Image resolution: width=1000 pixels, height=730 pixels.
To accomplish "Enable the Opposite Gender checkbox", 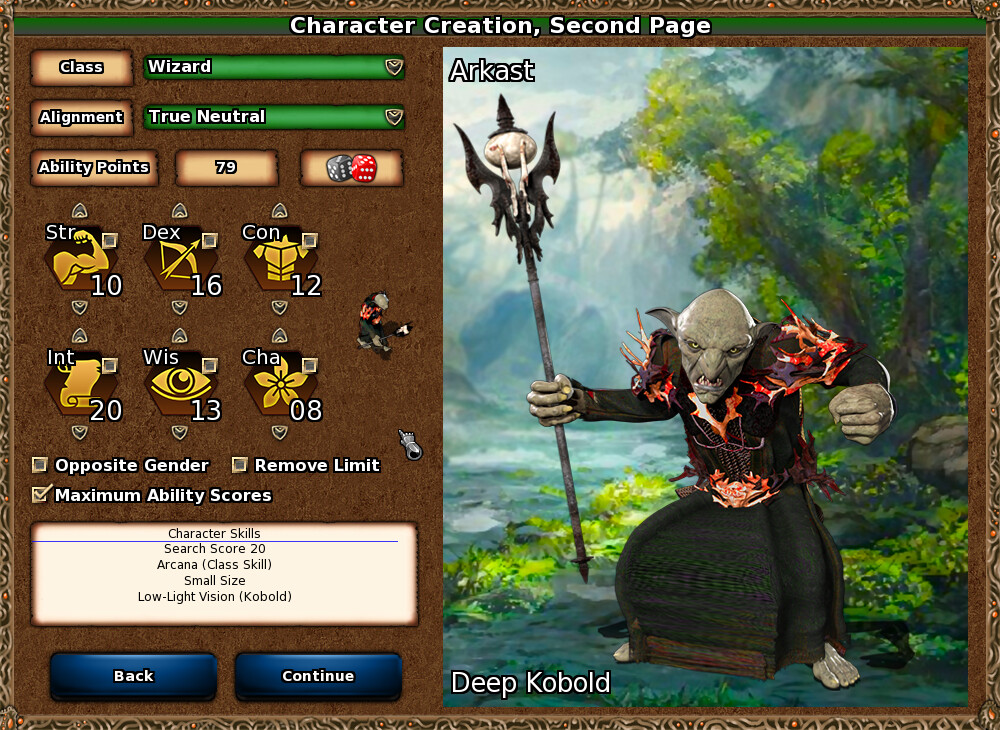I will coord(40,465).
